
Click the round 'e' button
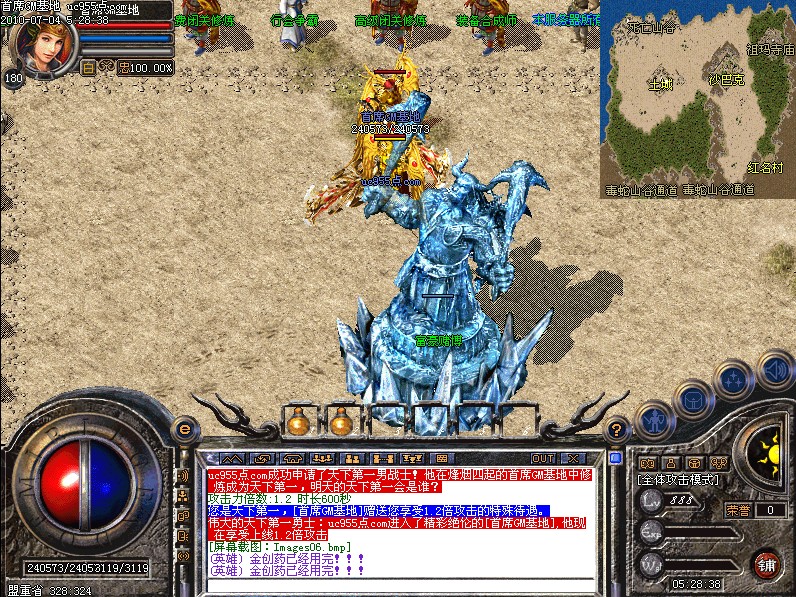(182, 429)
